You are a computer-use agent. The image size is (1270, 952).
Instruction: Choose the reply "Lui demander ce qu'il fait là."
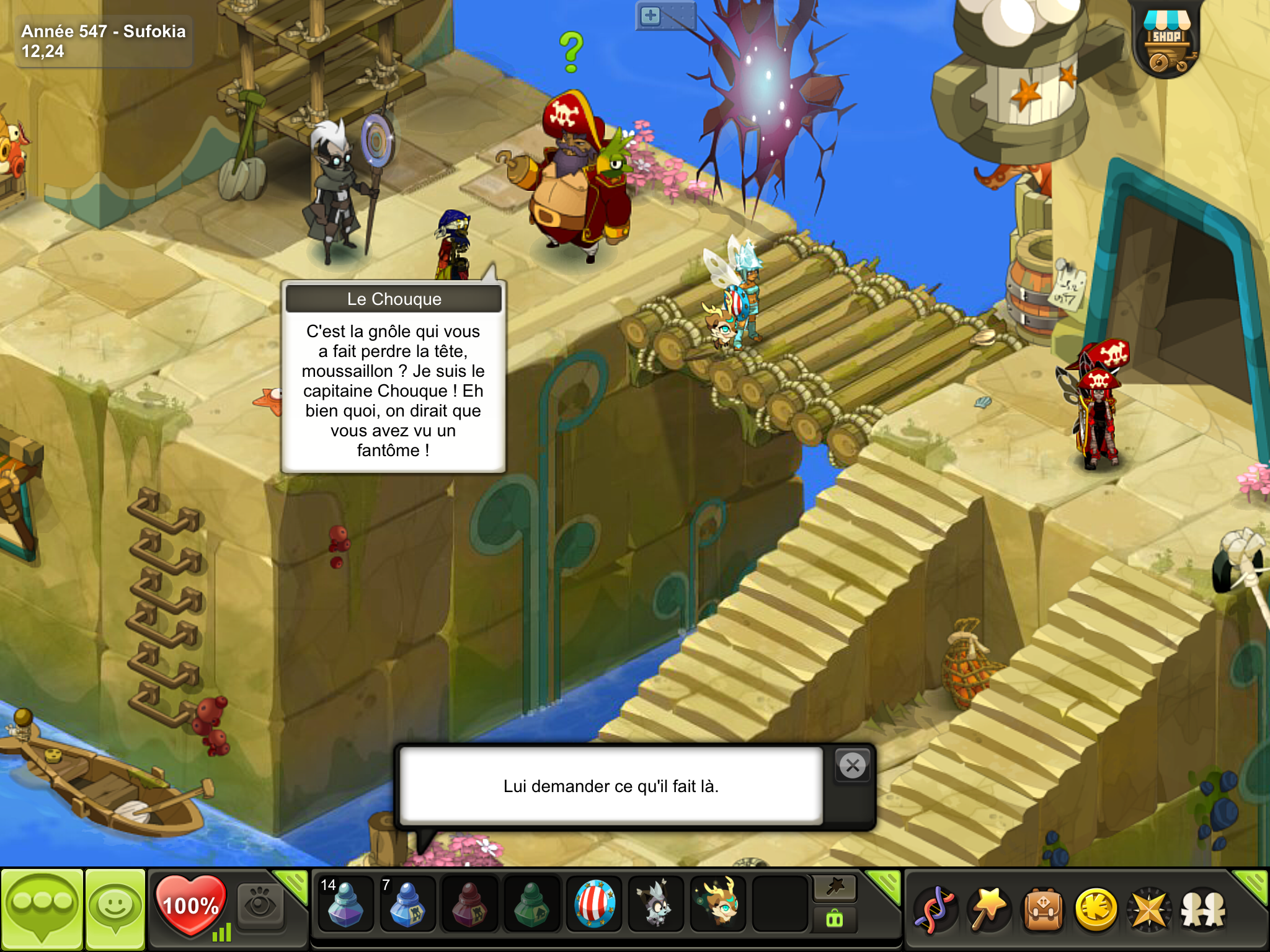click(x=611, y=786)
